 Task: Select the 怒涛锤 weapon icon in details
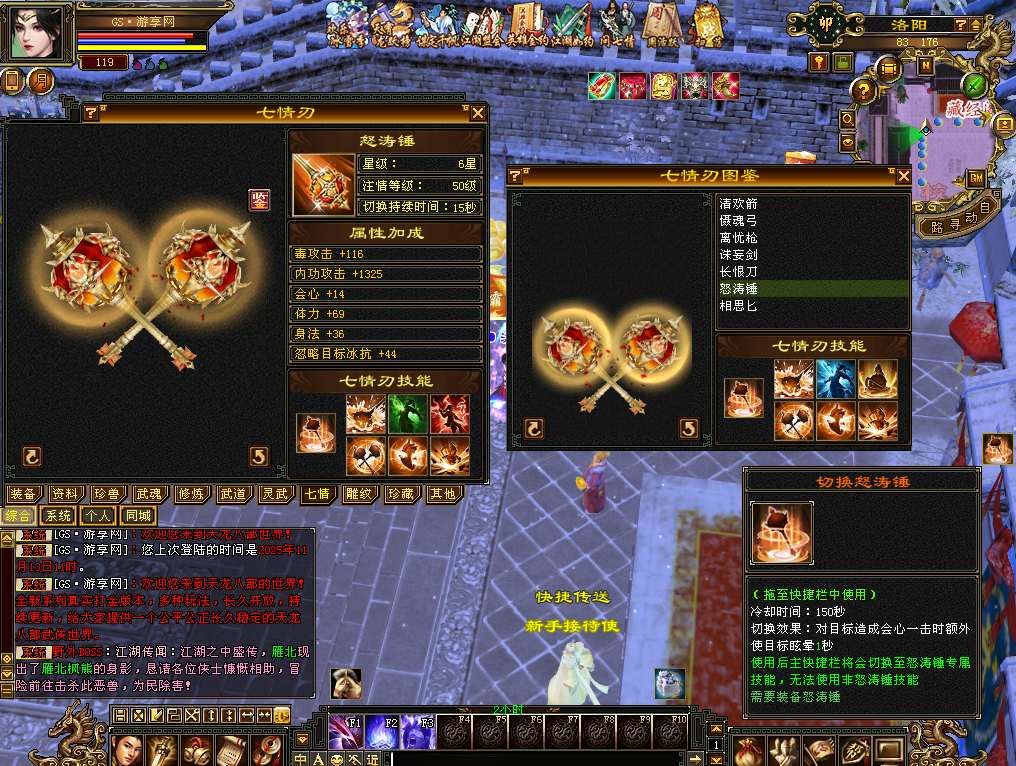(323, 184)
